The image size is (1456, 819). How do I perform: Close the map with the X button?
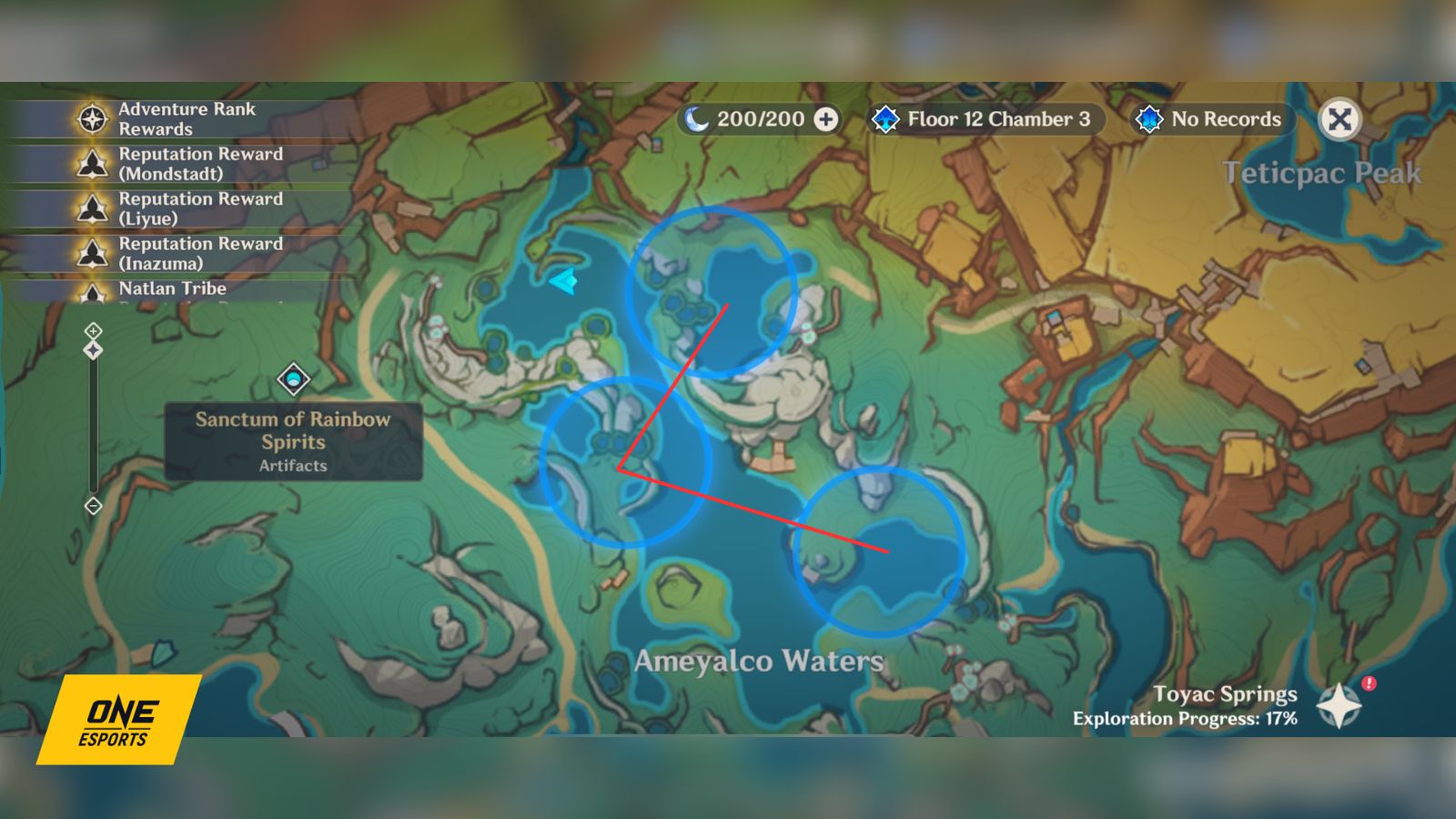click(x=1340, y=119)
